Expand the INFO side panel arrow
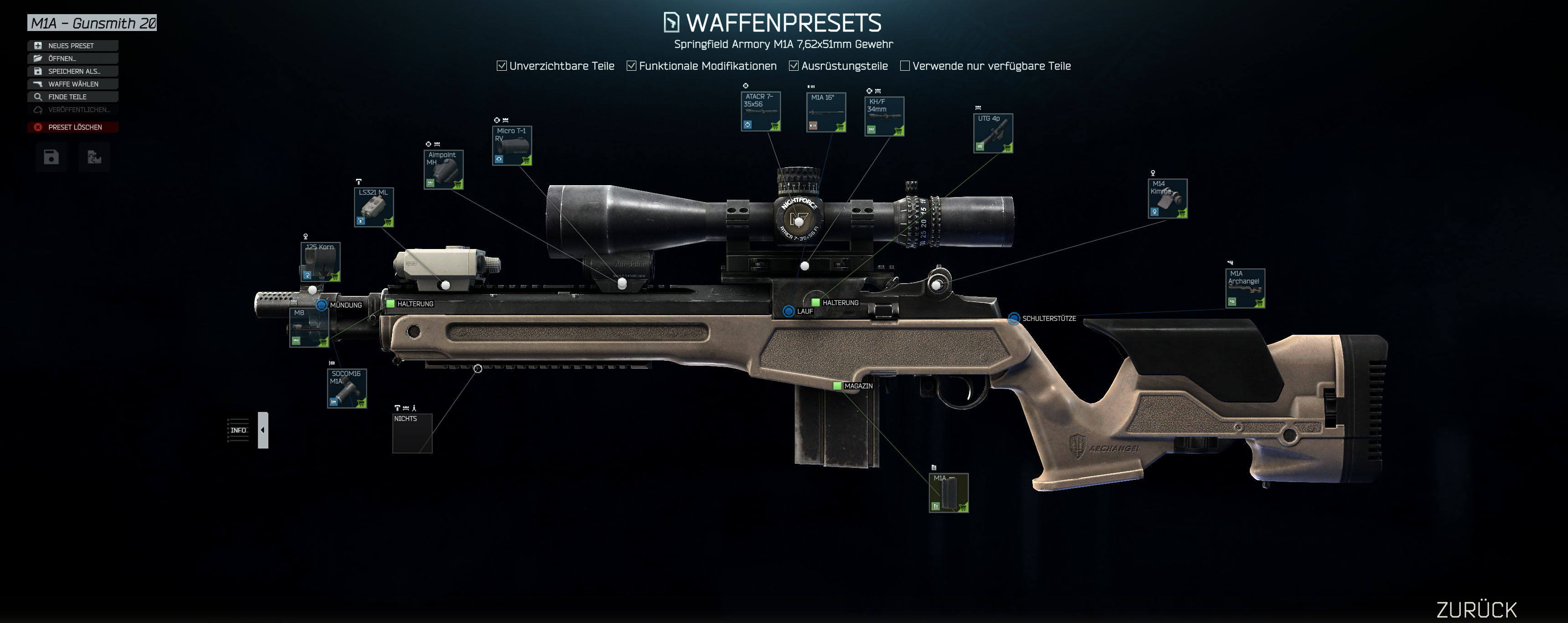The width and height of the screenshot is (1568, 623). [x=263, y=430]
